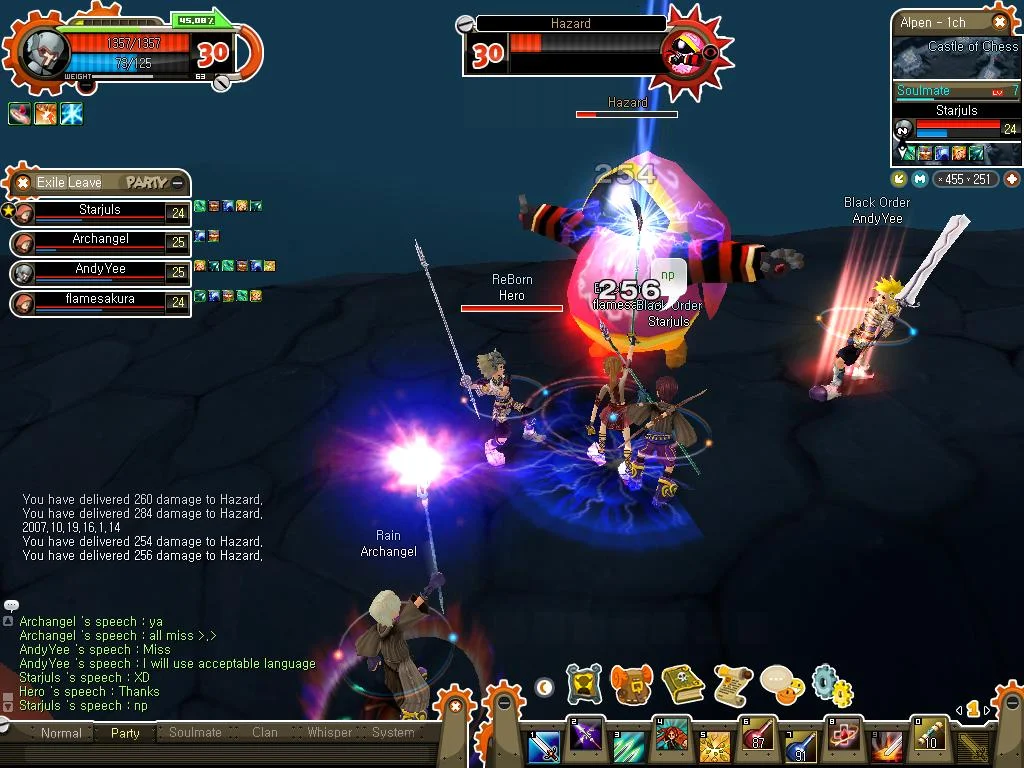Switch to the Whisper chat tab
This screenshot has height=768, width=1024.
point(329,733)
